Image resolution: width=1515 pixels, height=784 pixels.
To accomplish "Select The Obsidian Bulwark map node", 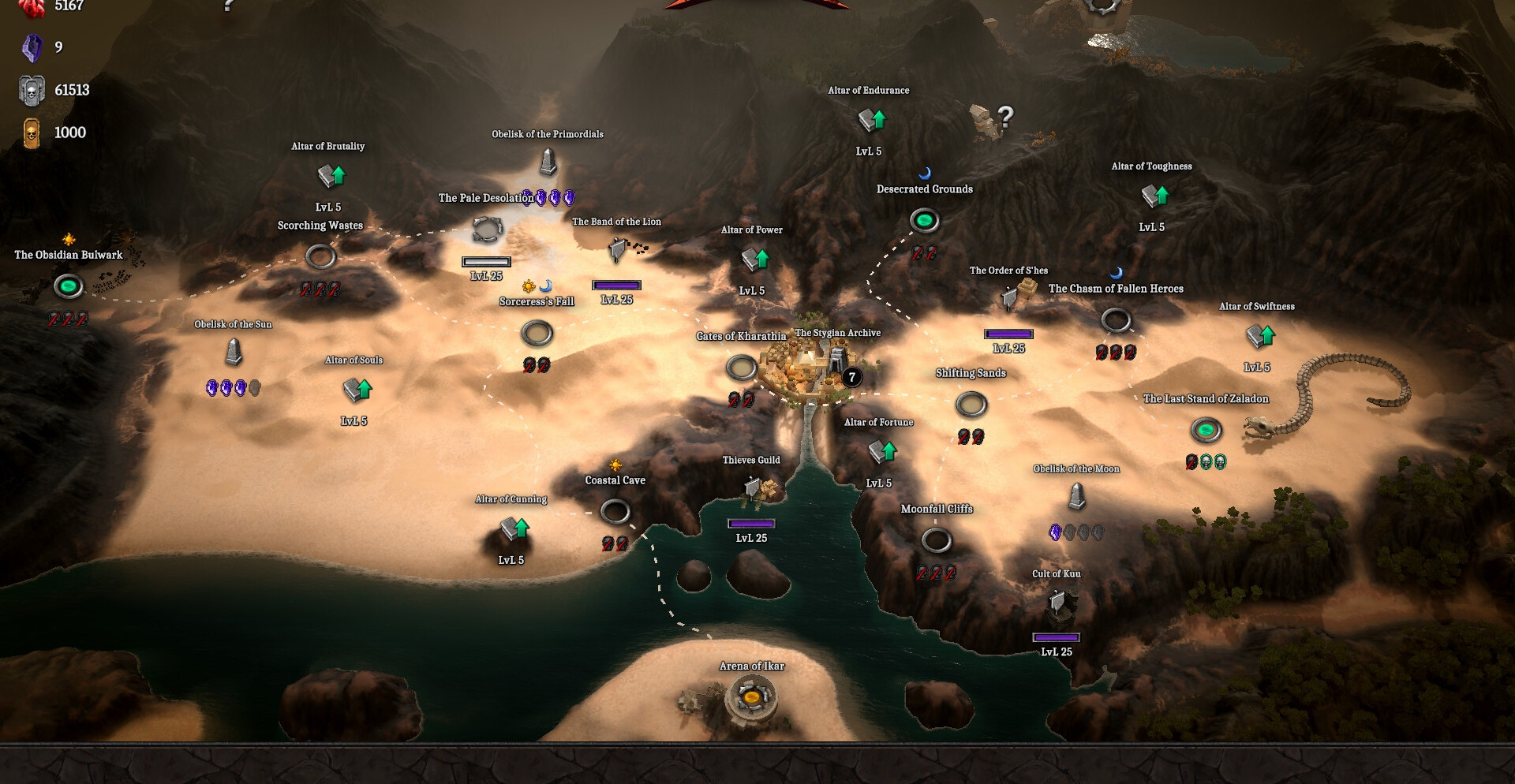I will coord(69,286).
